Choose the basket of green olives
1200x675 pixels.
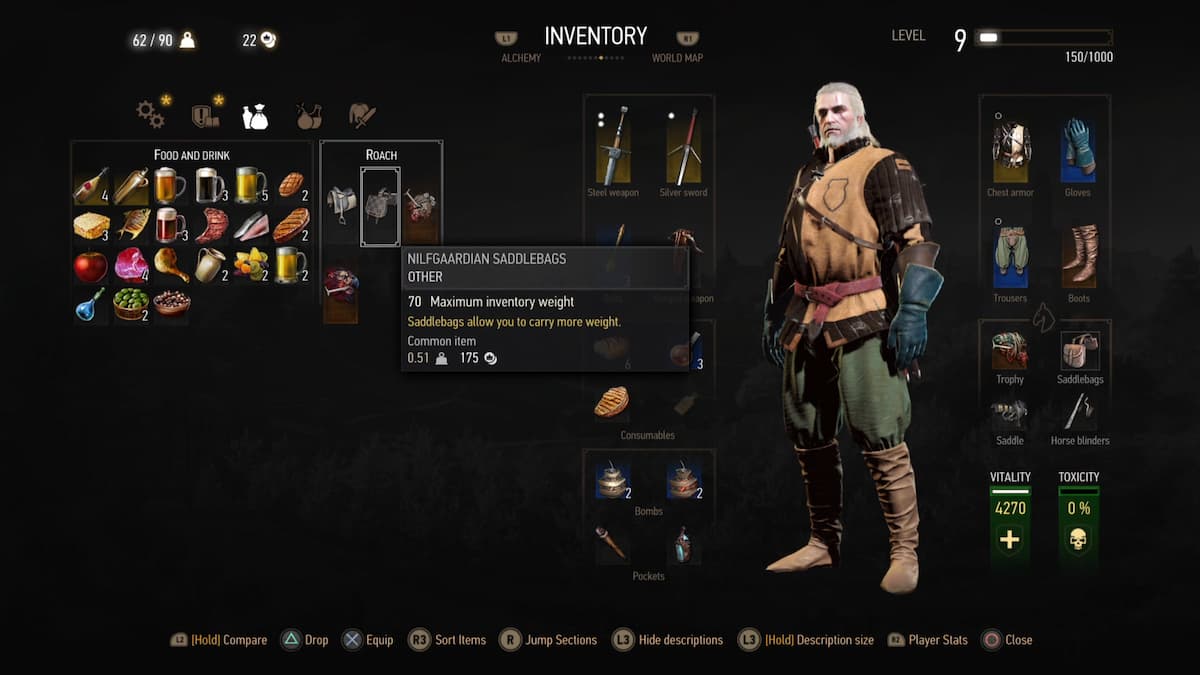(131, 303)
